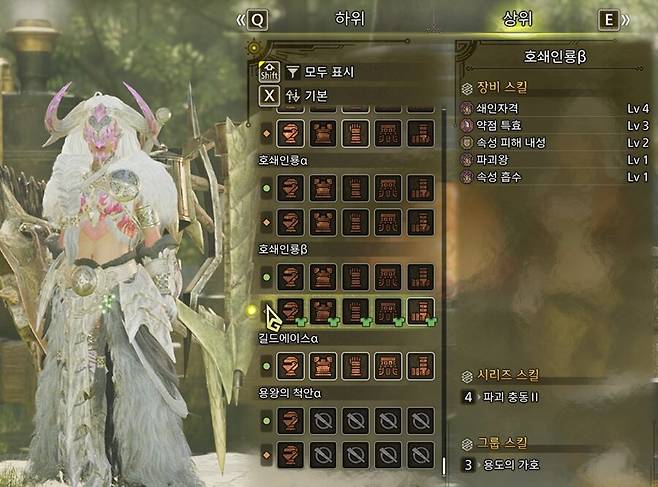This screenshot has height=487, width=658.
Task: Choose the 길드에이스α waist piece
Action: coord(388,366)
